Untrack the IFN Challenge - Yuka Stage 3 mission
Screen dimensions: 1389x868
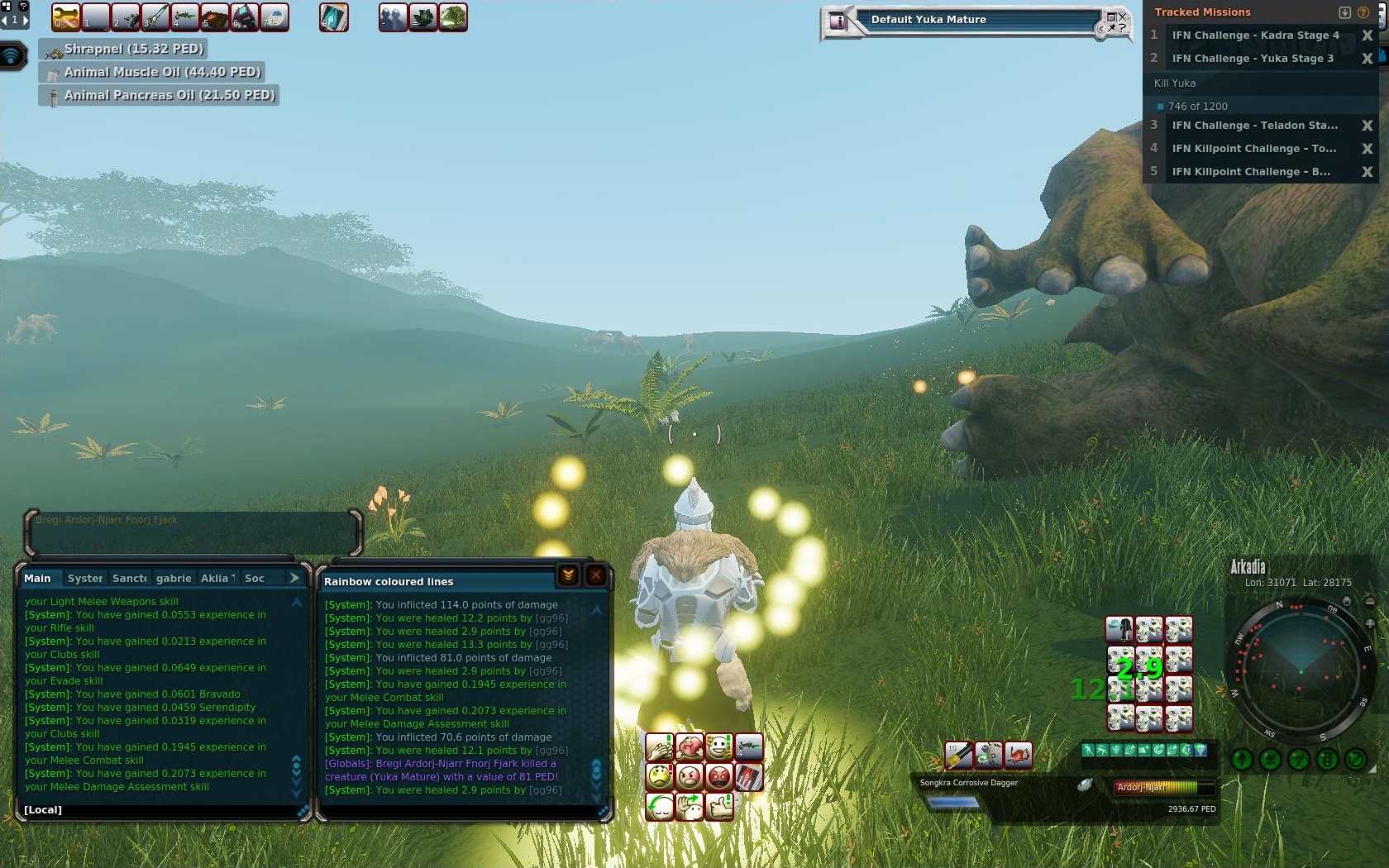[1367, 59]
